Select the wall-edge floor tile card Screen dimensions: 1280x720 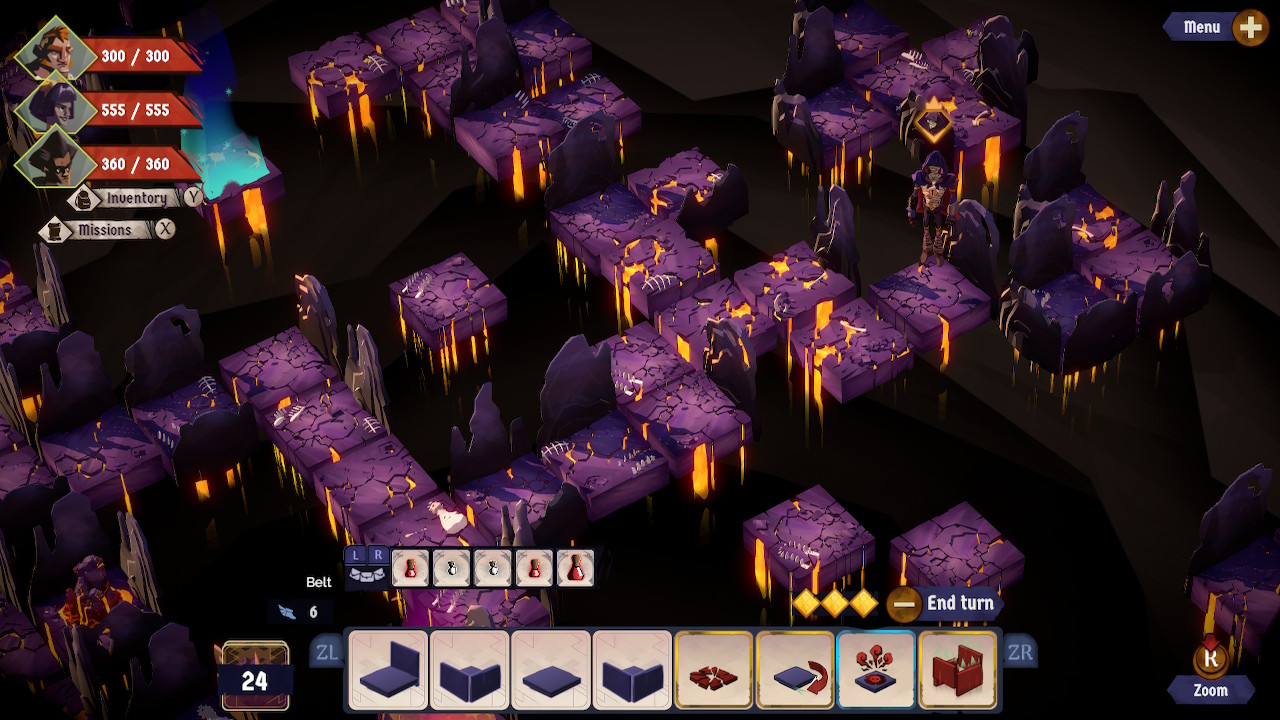pos(388,668)
